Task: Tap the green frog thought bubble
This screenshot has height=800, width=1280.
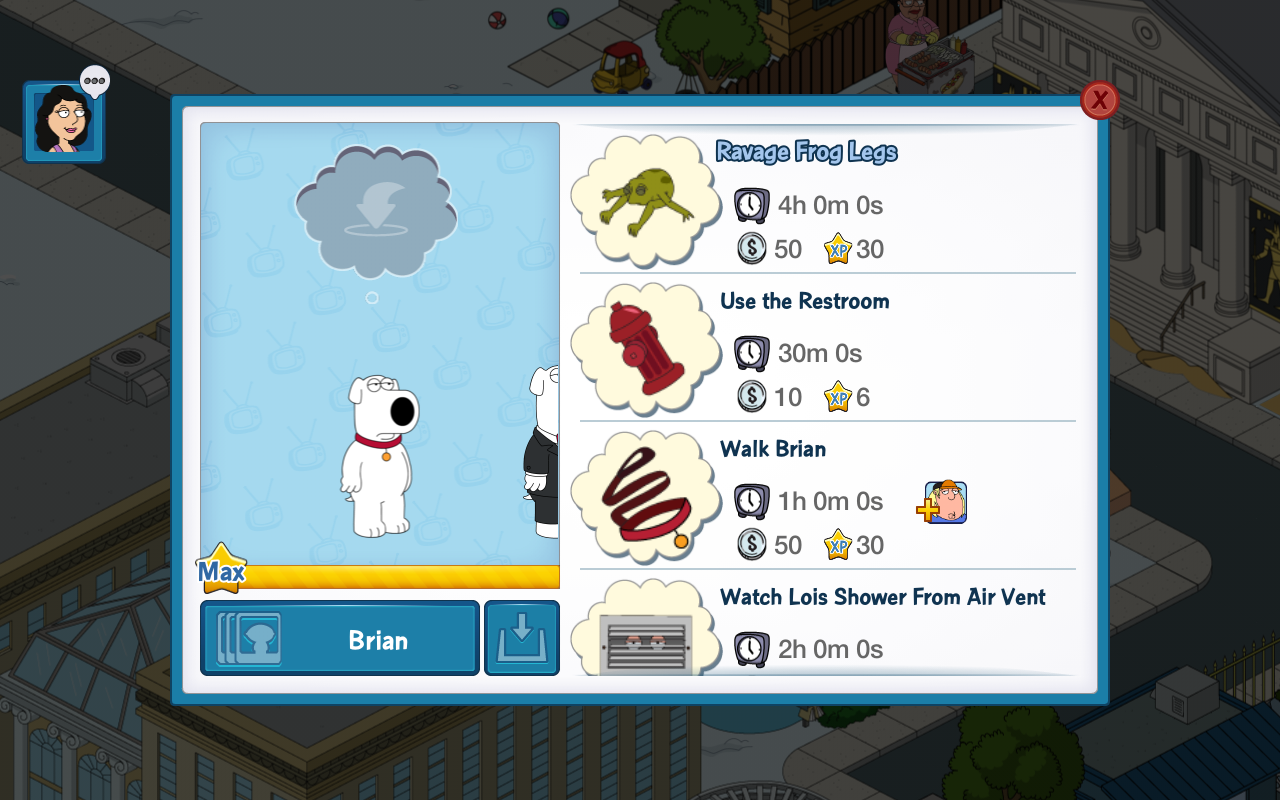Action: [x=646, y=200]
